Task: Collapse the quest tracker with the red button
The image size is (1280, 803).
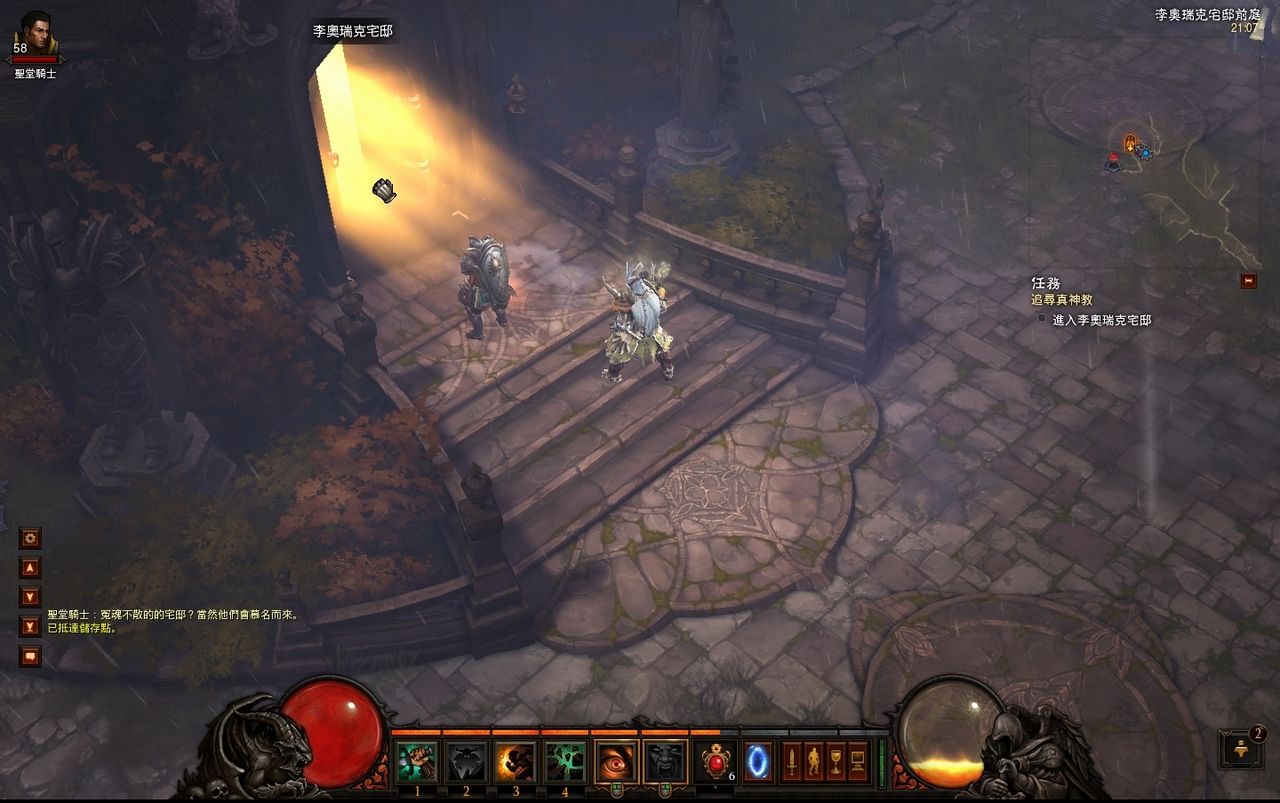Action: 1248,281
